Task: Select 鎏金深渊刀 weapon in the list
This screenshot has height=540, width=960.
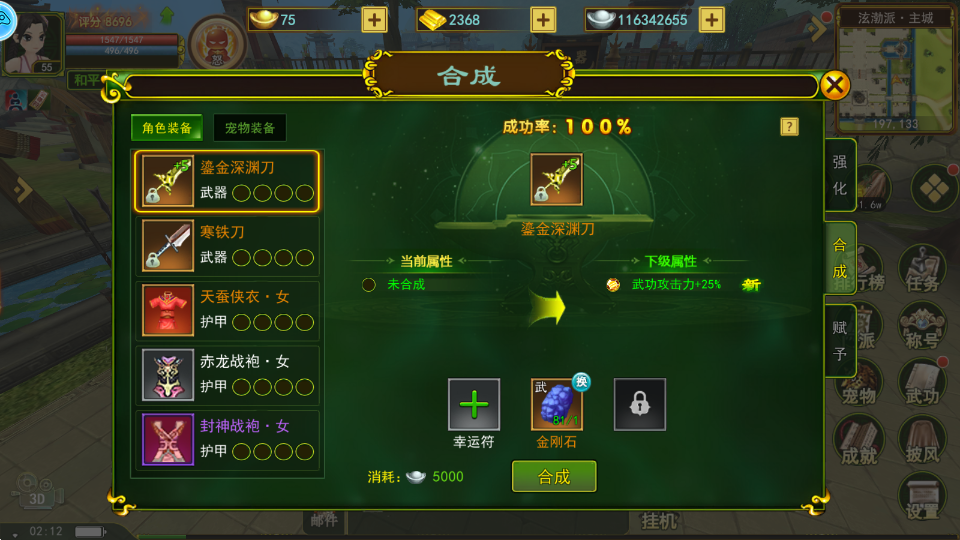Action: click(x=227, y=181)
